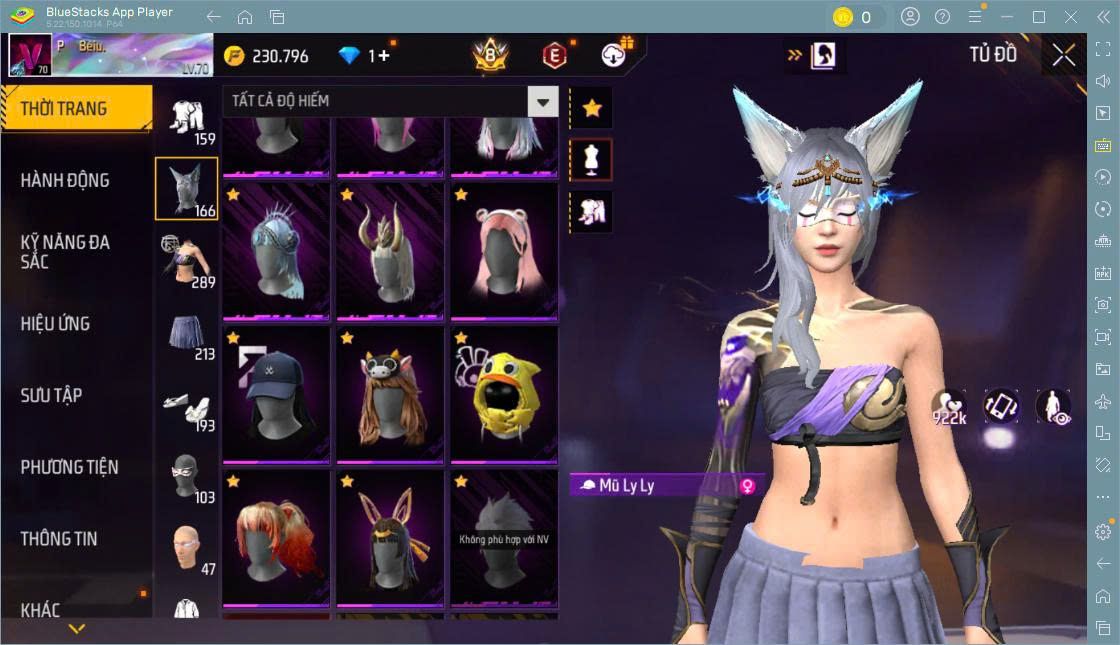
Task: Switch to Hành Động tab
Action: click(66, 181)
